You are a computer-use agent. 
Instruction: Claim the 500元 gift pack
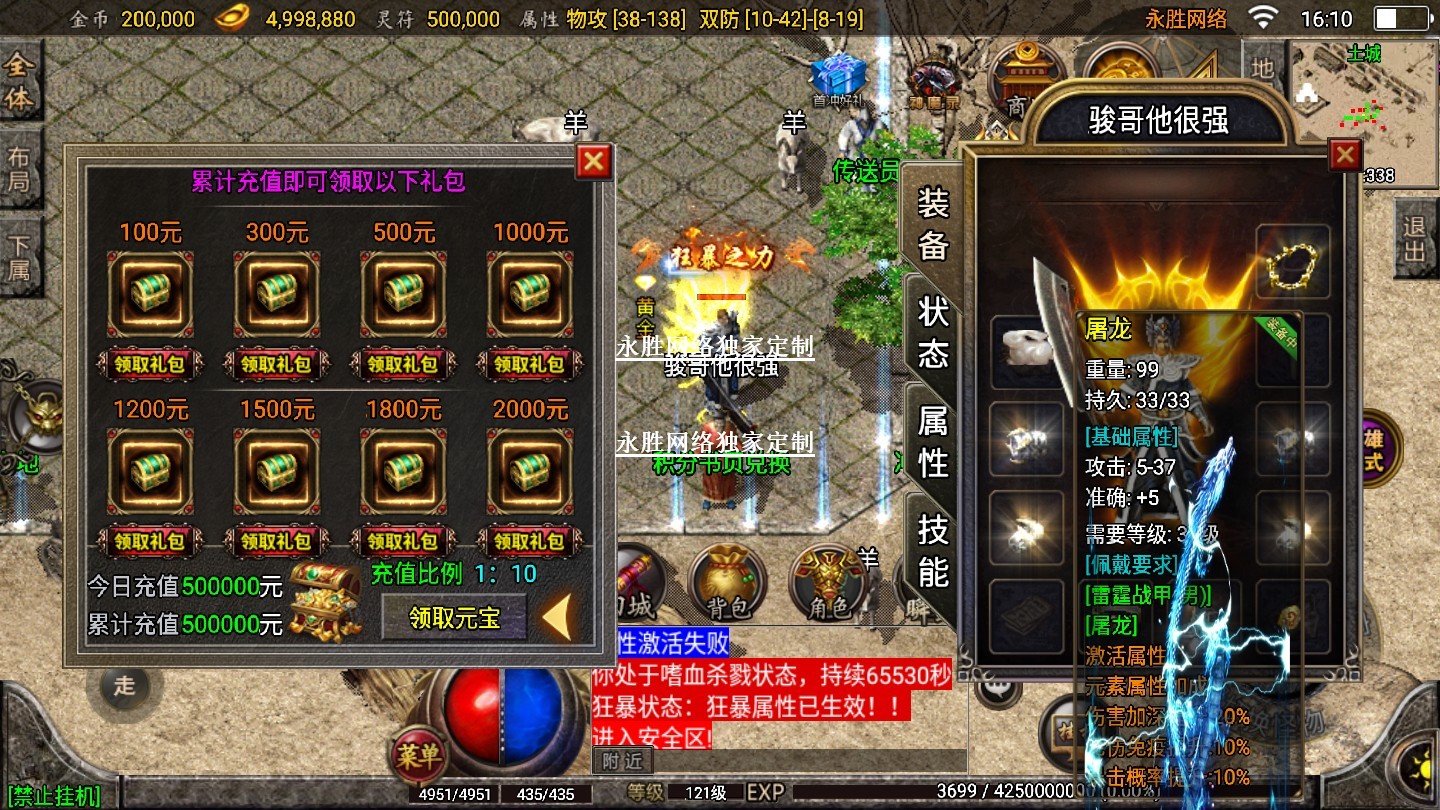pyautogui.click(x=404, y=364)
